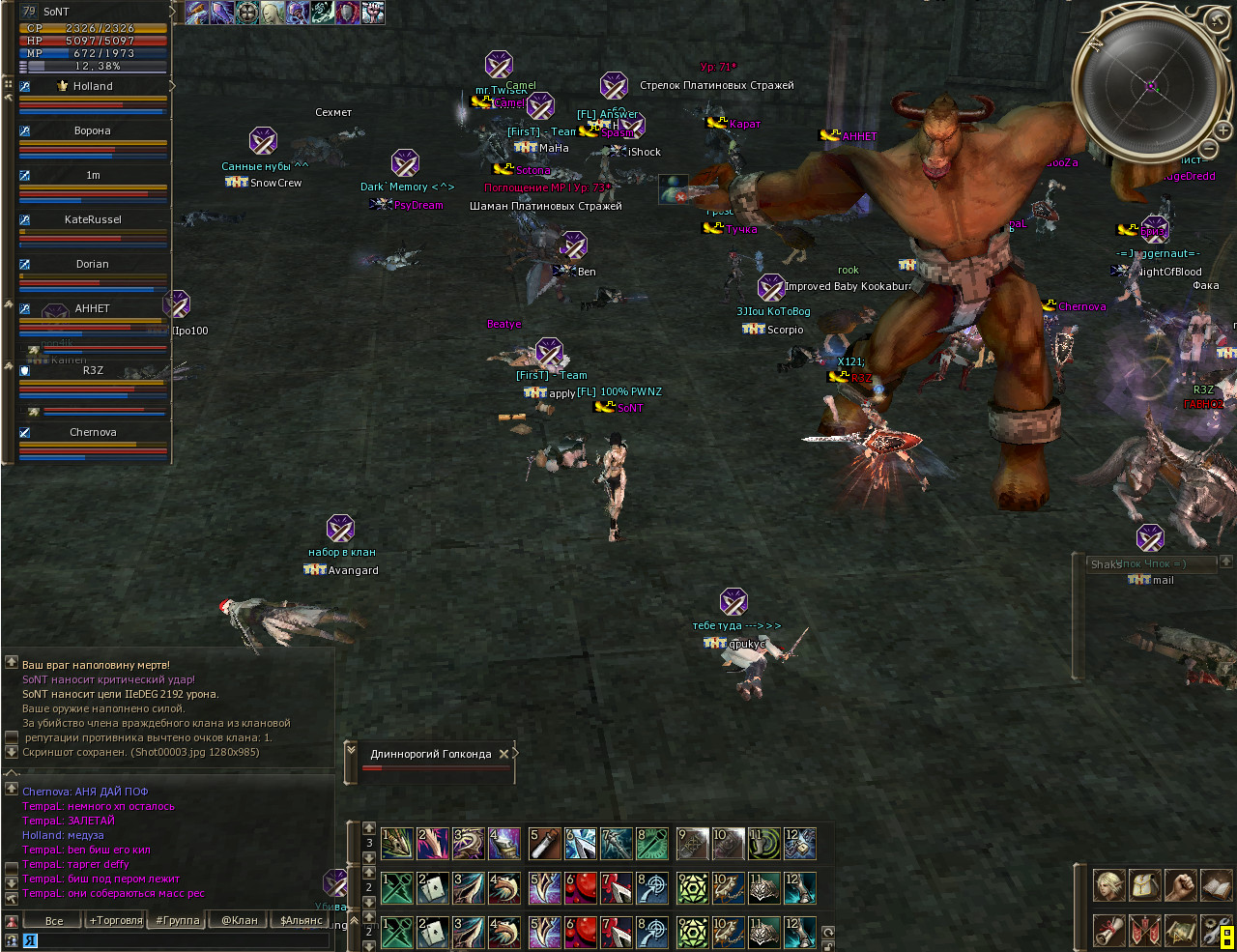This screenshot has height=952, width=1237.
Task: Open the skills book icon
Action: pos(1216,884)
